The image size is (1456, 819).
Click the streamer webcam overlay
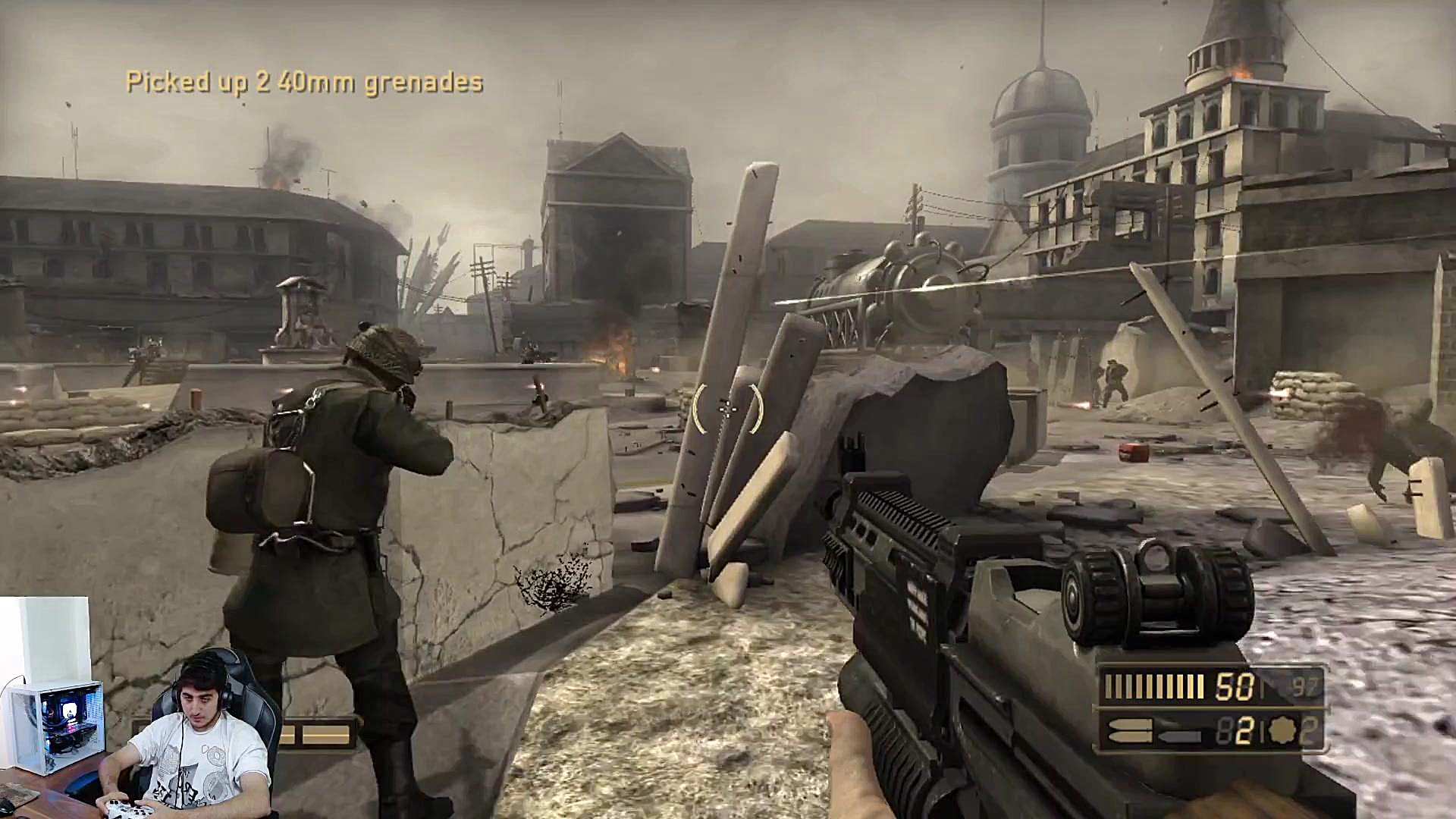[x=140, y=708]
